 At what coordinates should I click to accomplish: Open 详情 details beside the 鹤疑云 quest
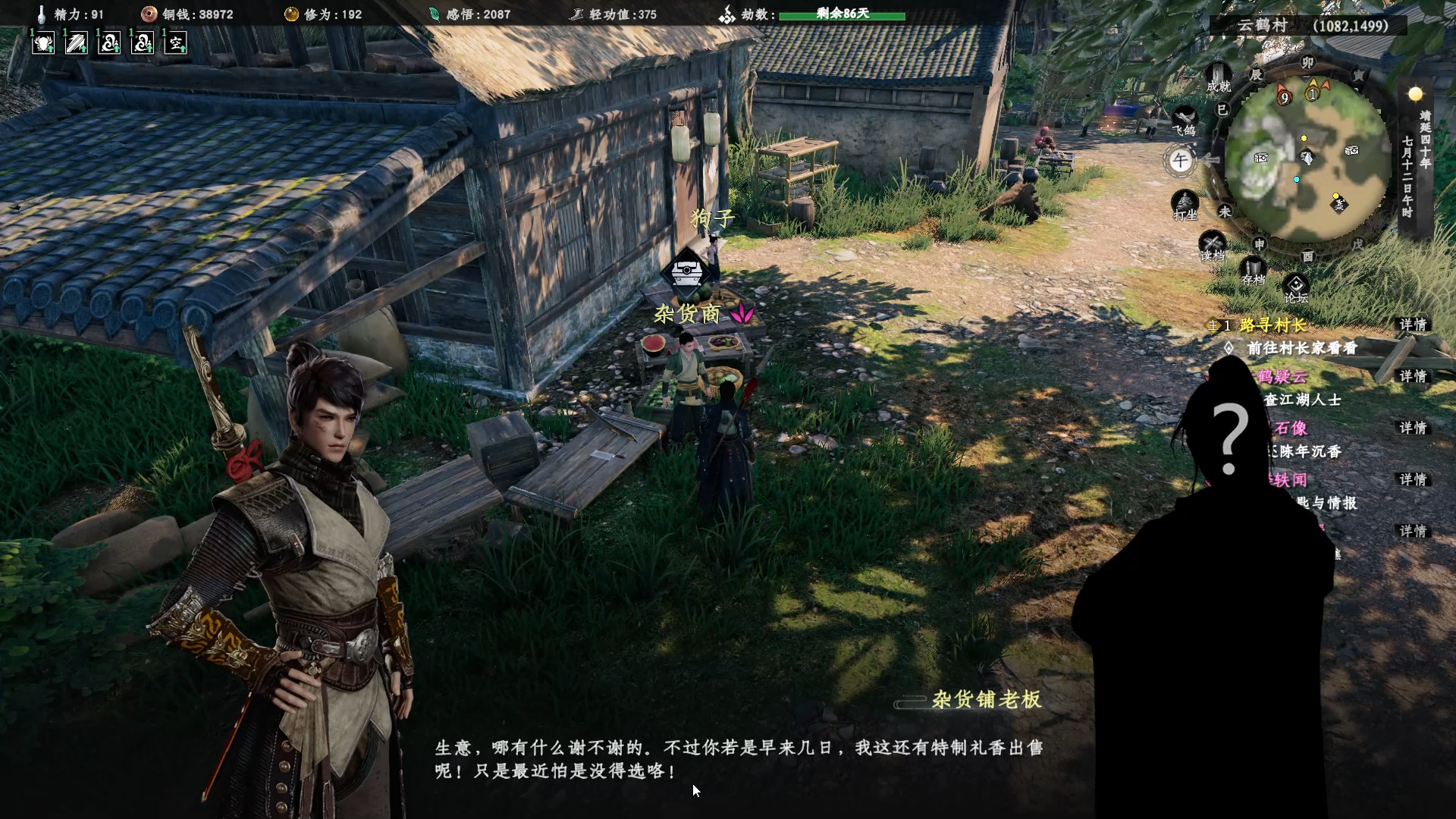click(x=1413, y=376)
